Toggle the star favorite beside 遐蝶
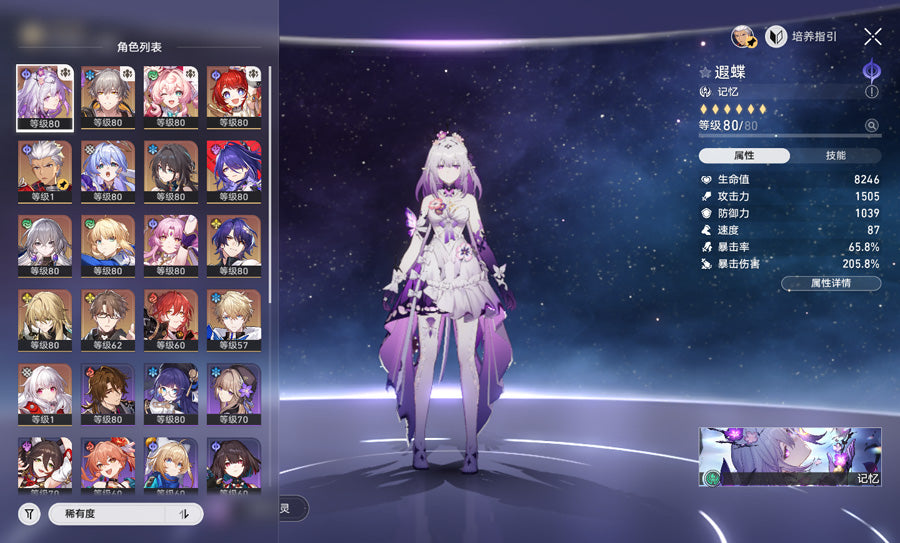 [706, 73]
